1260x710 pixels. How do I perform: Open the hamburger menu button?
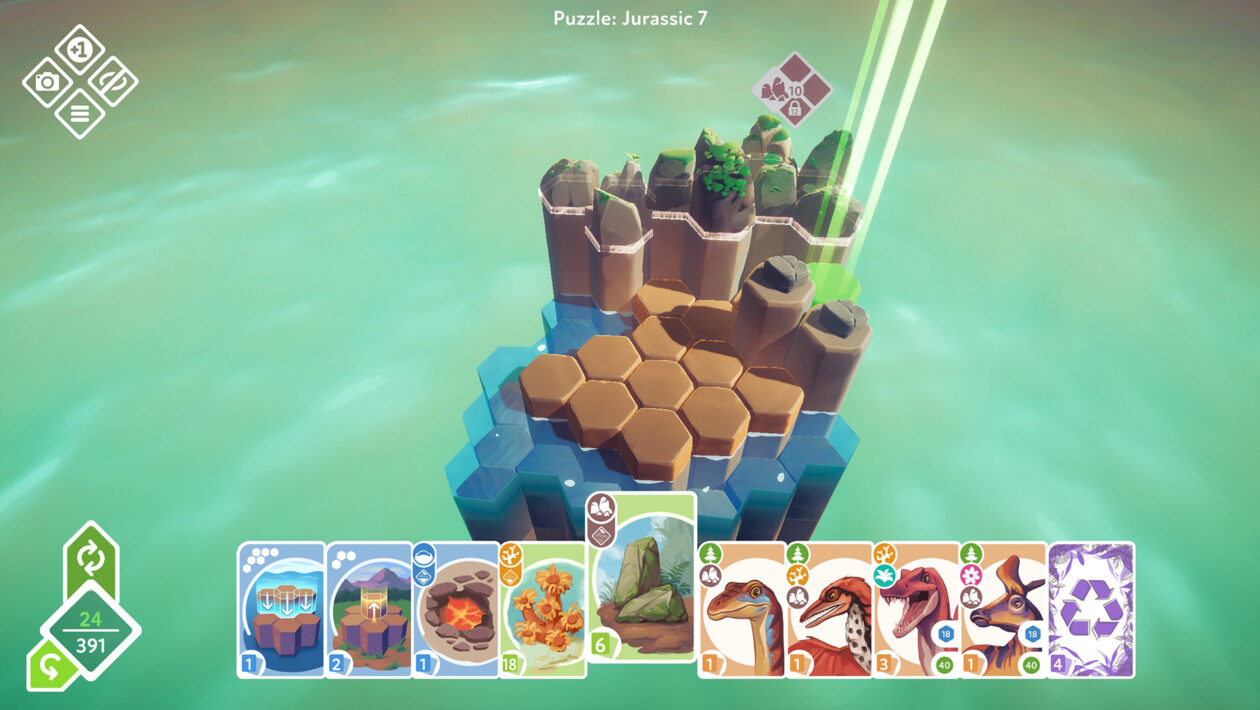pyautogui.click(x=80, y=113)
